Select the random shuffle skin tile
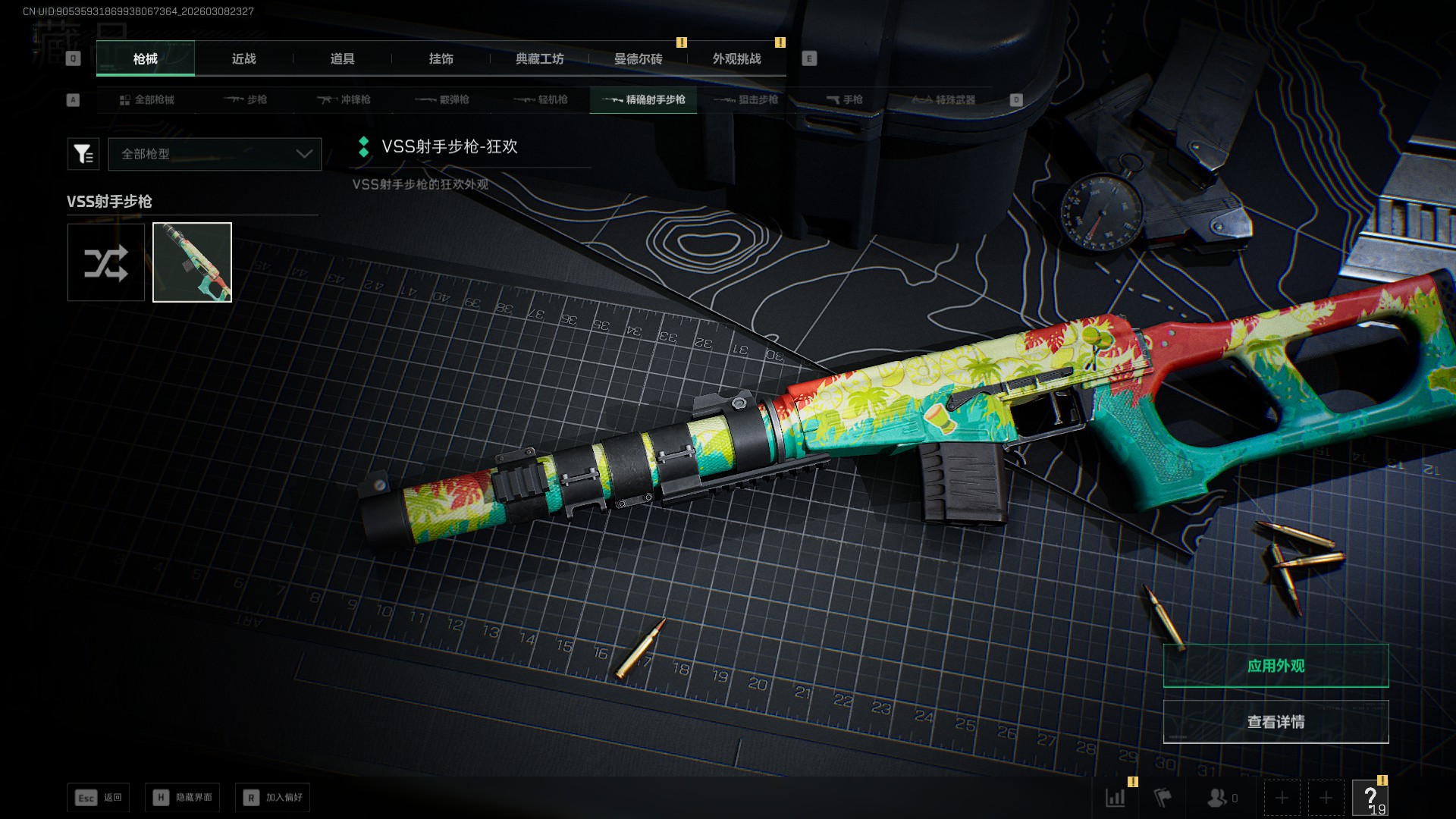This screenshot has height=819, width=1456. (106, 262)
